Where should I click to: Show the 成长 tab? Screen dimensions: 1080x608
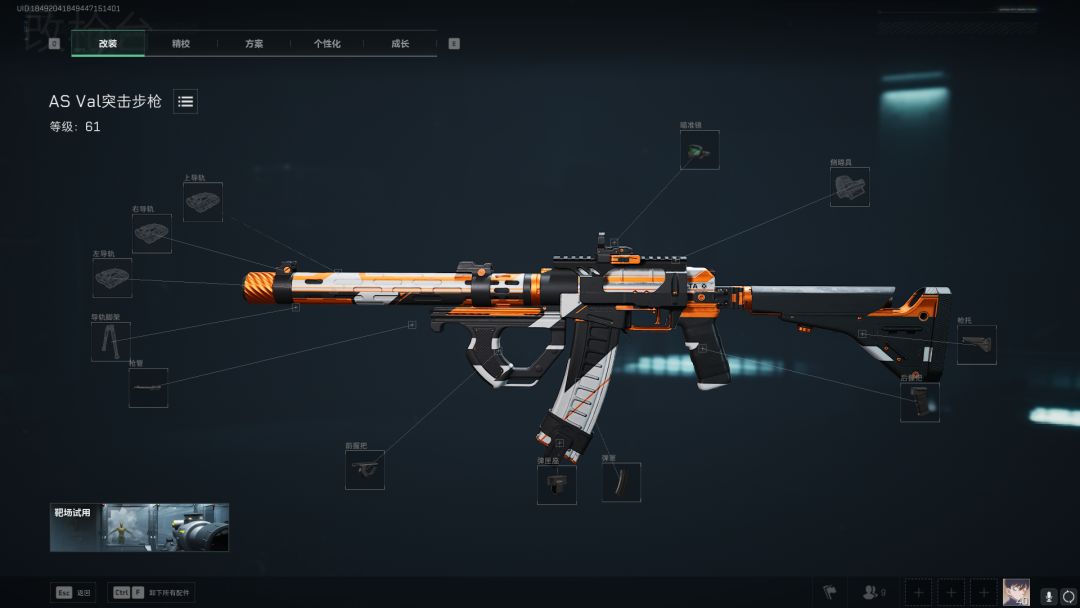coord(400,44)
